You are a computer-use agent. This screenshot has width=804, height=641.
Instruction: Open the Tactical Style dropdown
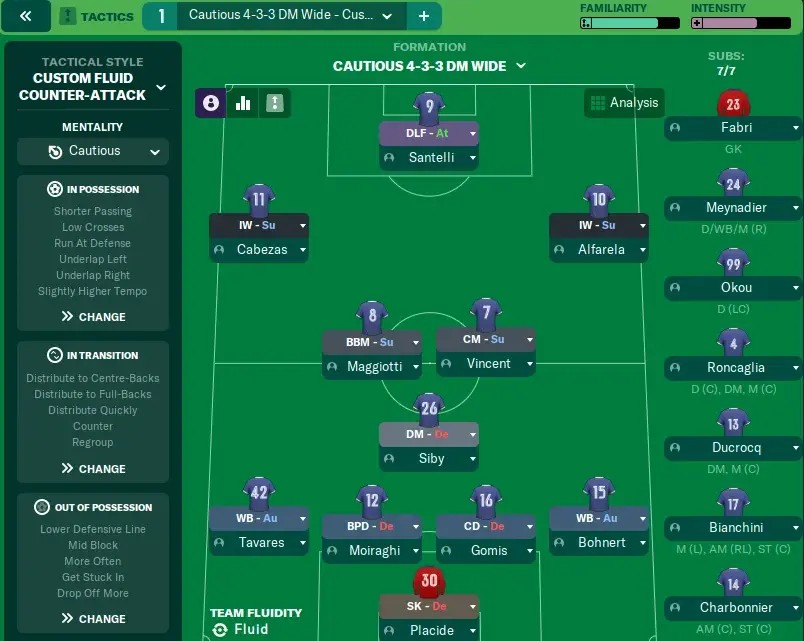(x=93, y=87)
